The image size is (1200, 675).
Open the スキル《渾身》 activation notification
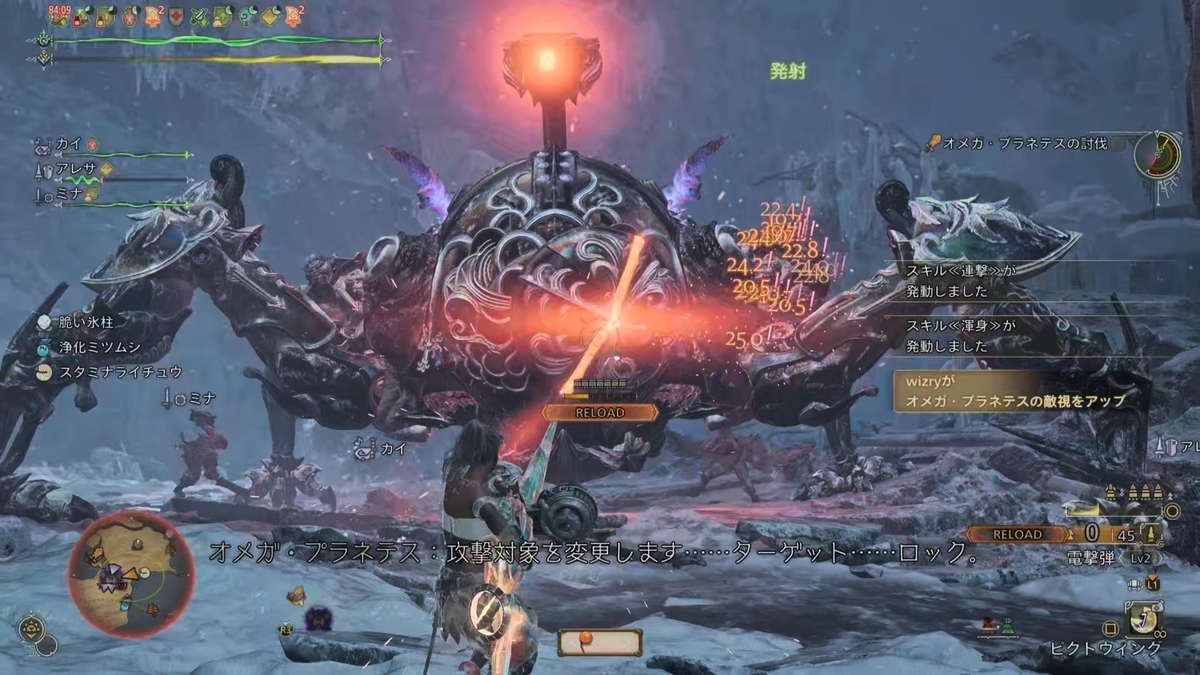coord(1030,336)
